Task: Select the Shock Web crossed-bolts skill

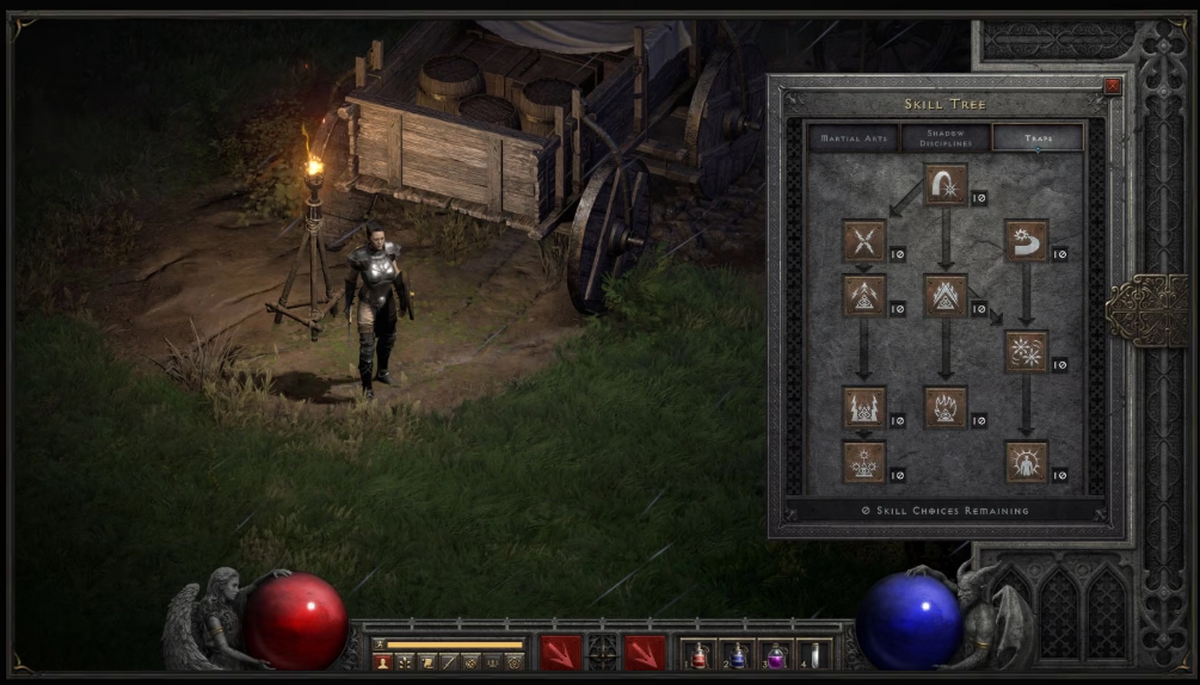Action: (864, 241)
